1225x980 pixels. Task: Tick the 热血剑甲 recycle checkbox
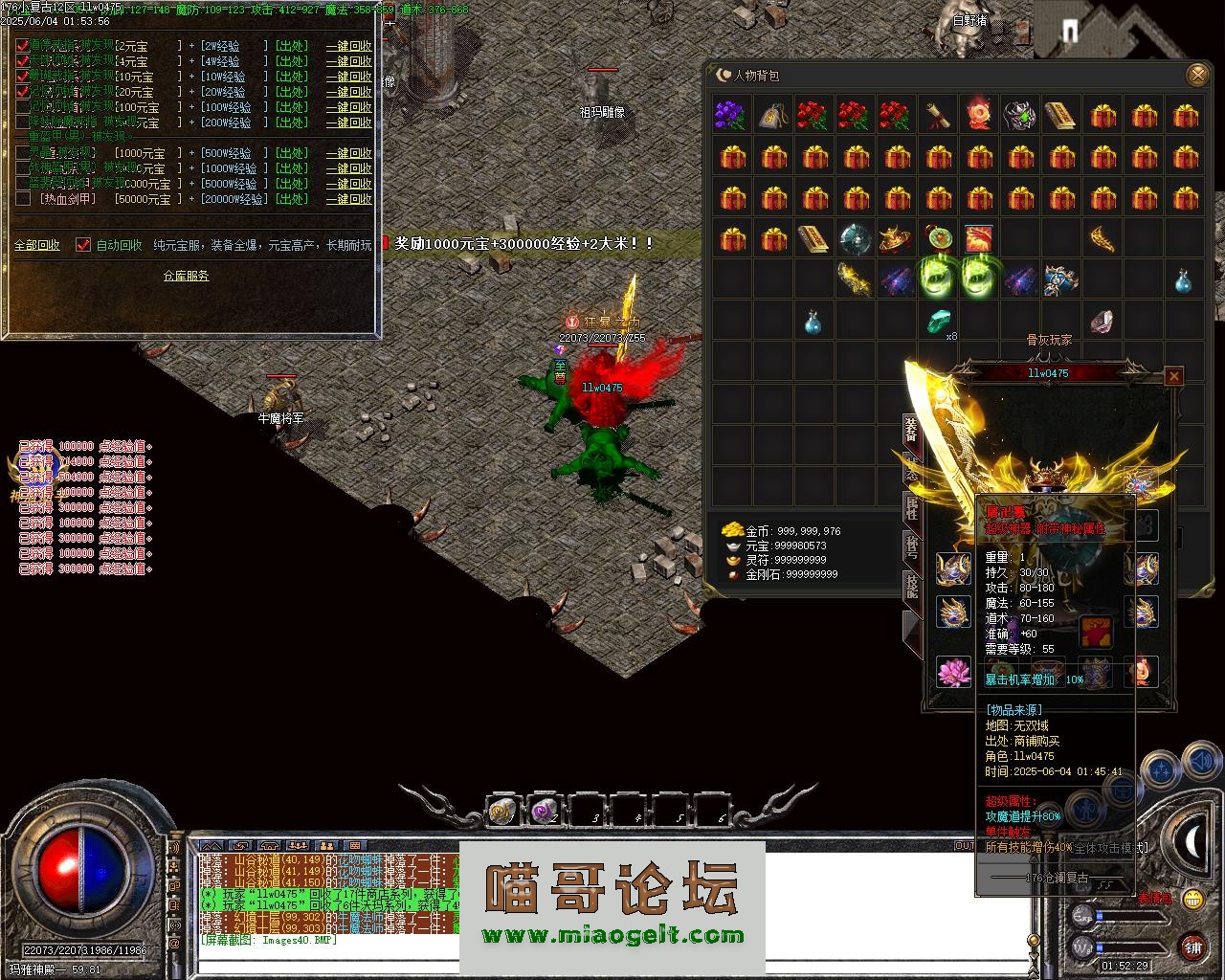coord(23,199)
